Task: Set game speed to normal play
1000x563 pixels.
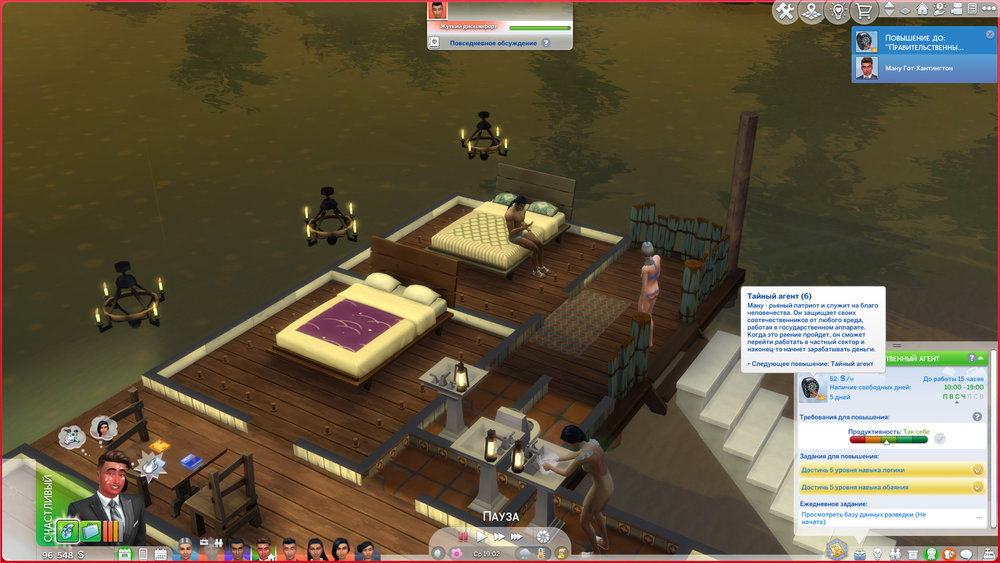Action: pos(481,537)
